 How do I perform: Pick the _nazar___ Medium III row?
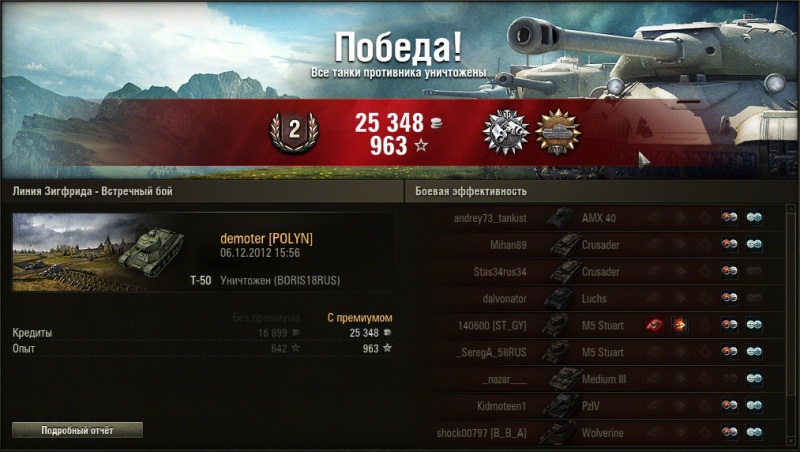click(x=600, y=379)
